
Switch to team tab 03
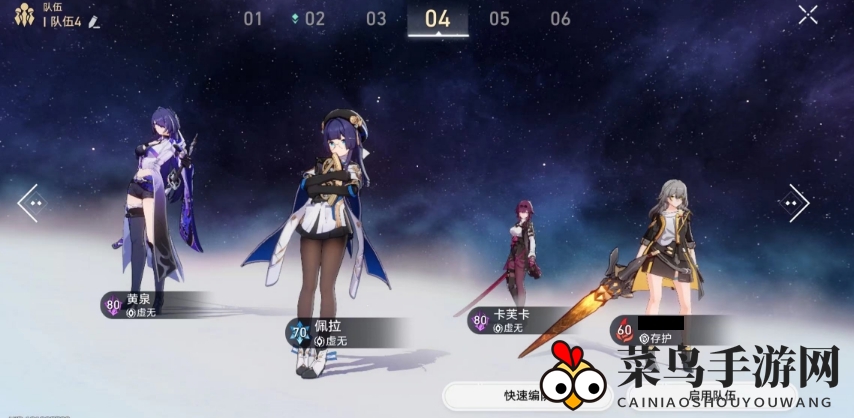376,19
